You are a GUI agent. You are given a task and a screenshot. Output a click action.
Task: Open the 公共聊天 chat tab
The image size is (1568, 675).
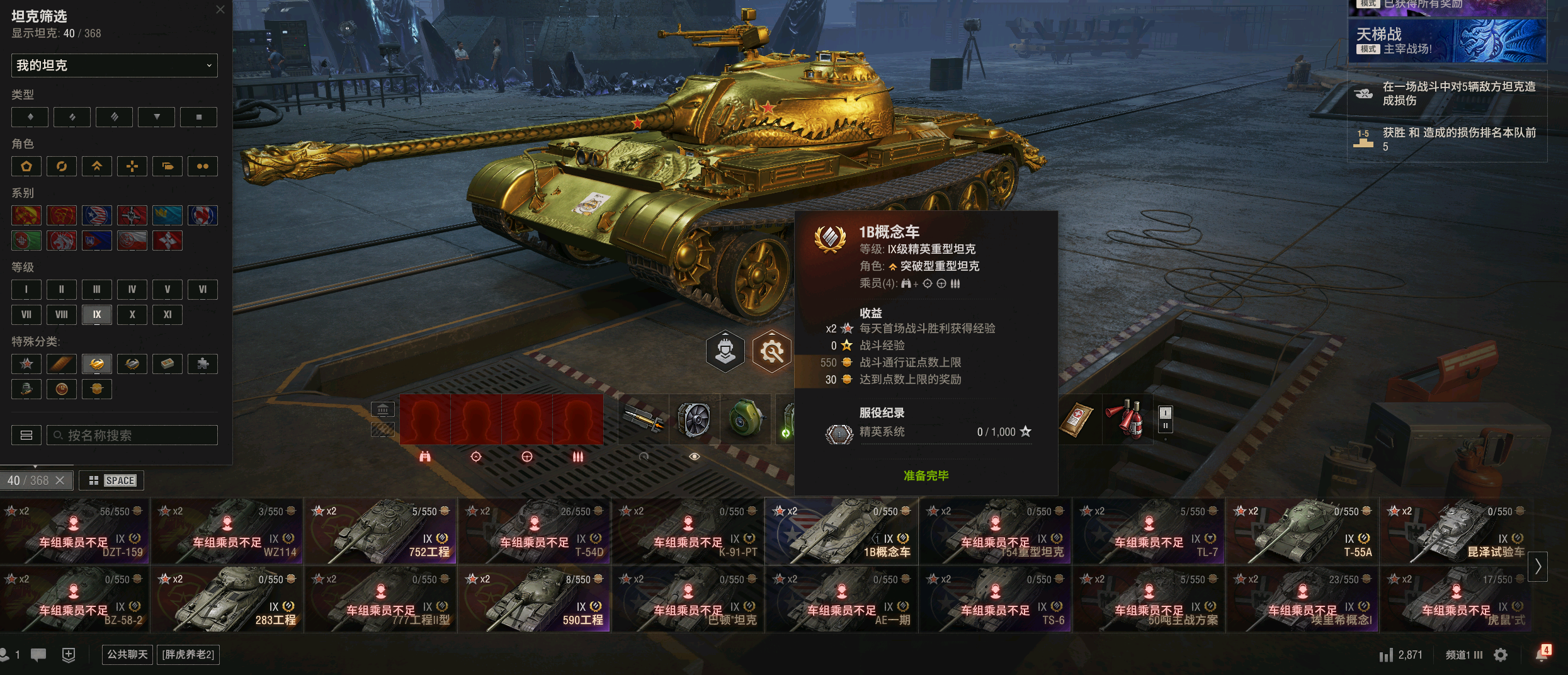click(127, 654)
